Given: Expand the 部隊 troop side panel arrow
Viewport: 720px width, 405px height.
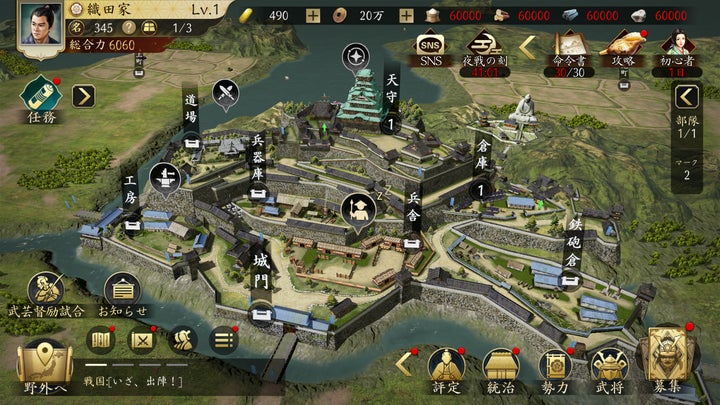Looking at the screenshot, I should (x=686, y=97).
